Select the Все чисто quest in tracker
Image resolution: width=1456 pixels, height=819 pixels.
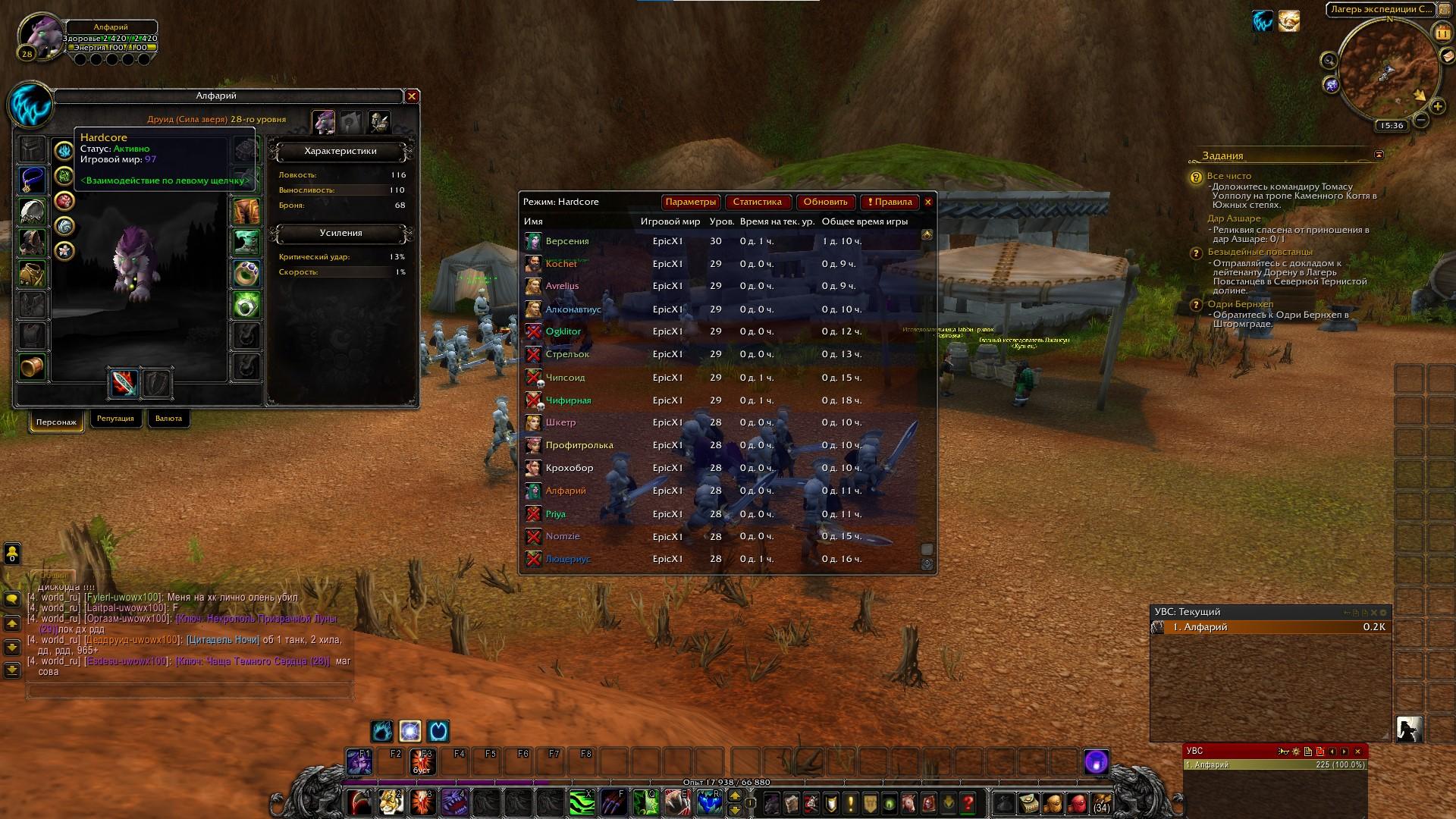(1229, 176)
